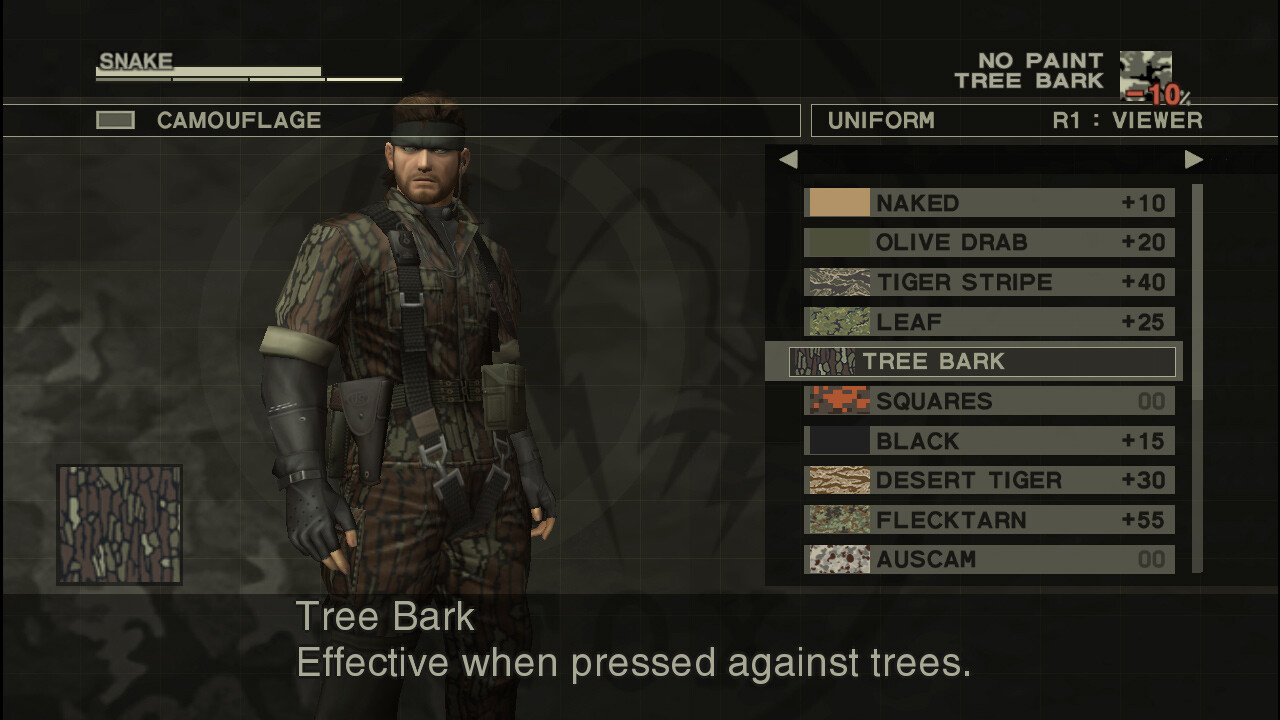This screenshot has height=720, width=1280.
Task: Click the TREE BARK list entry text
Action: click(x=935, y=361)
